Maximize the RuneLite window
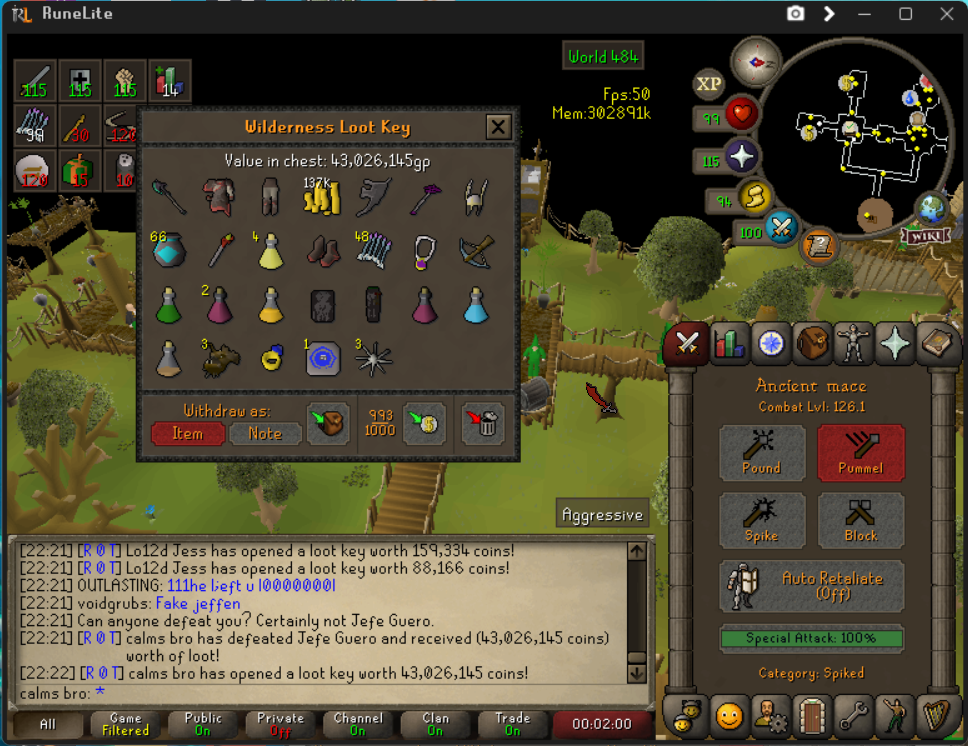 click(x=905, y=14)
